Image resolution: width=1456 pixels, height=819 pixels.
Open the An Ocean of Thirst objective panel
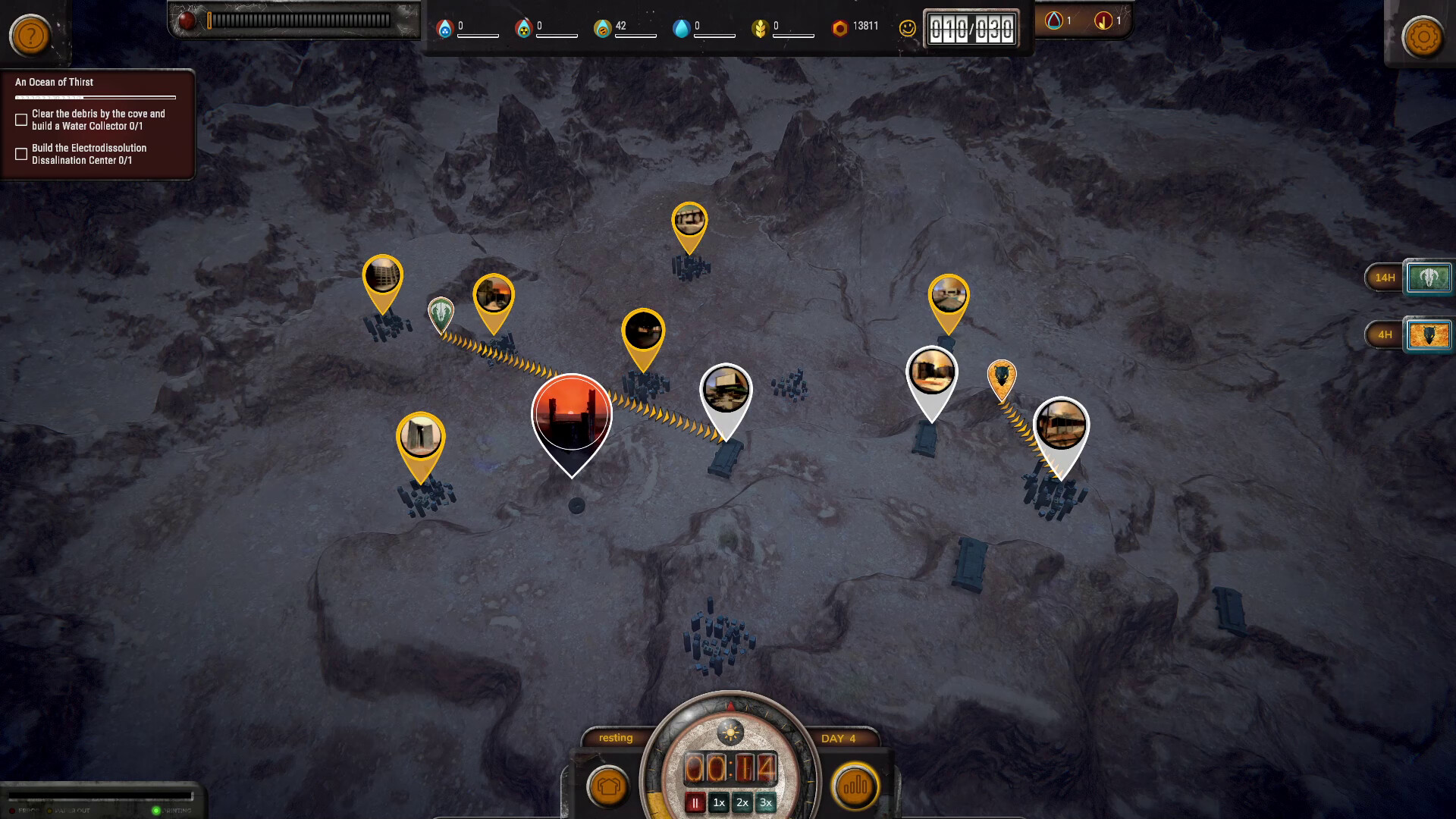55,82
